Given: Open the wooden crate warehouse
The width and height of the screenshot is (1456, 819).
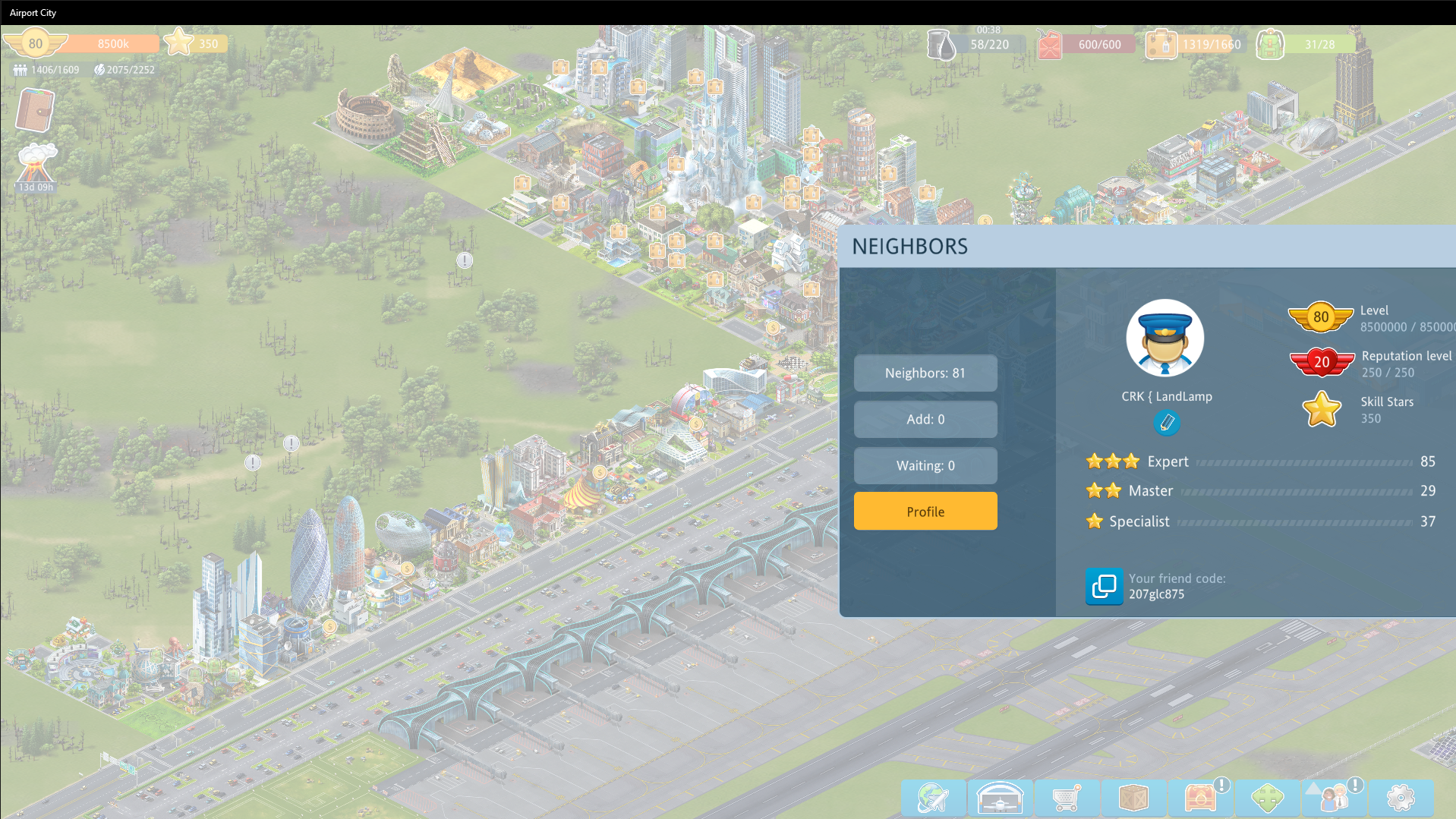Looking at the screenshot, I should click(1133, 798).
